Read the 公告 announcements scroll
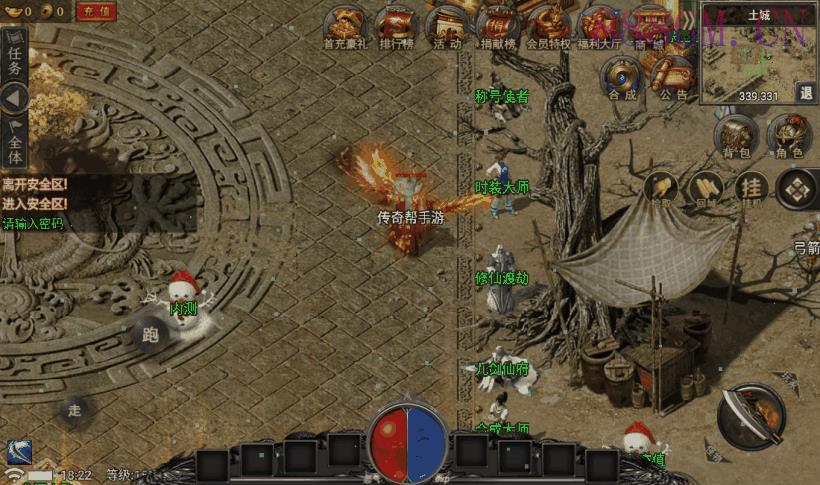Screen dimensions: 820x485 tap(673, 78)
